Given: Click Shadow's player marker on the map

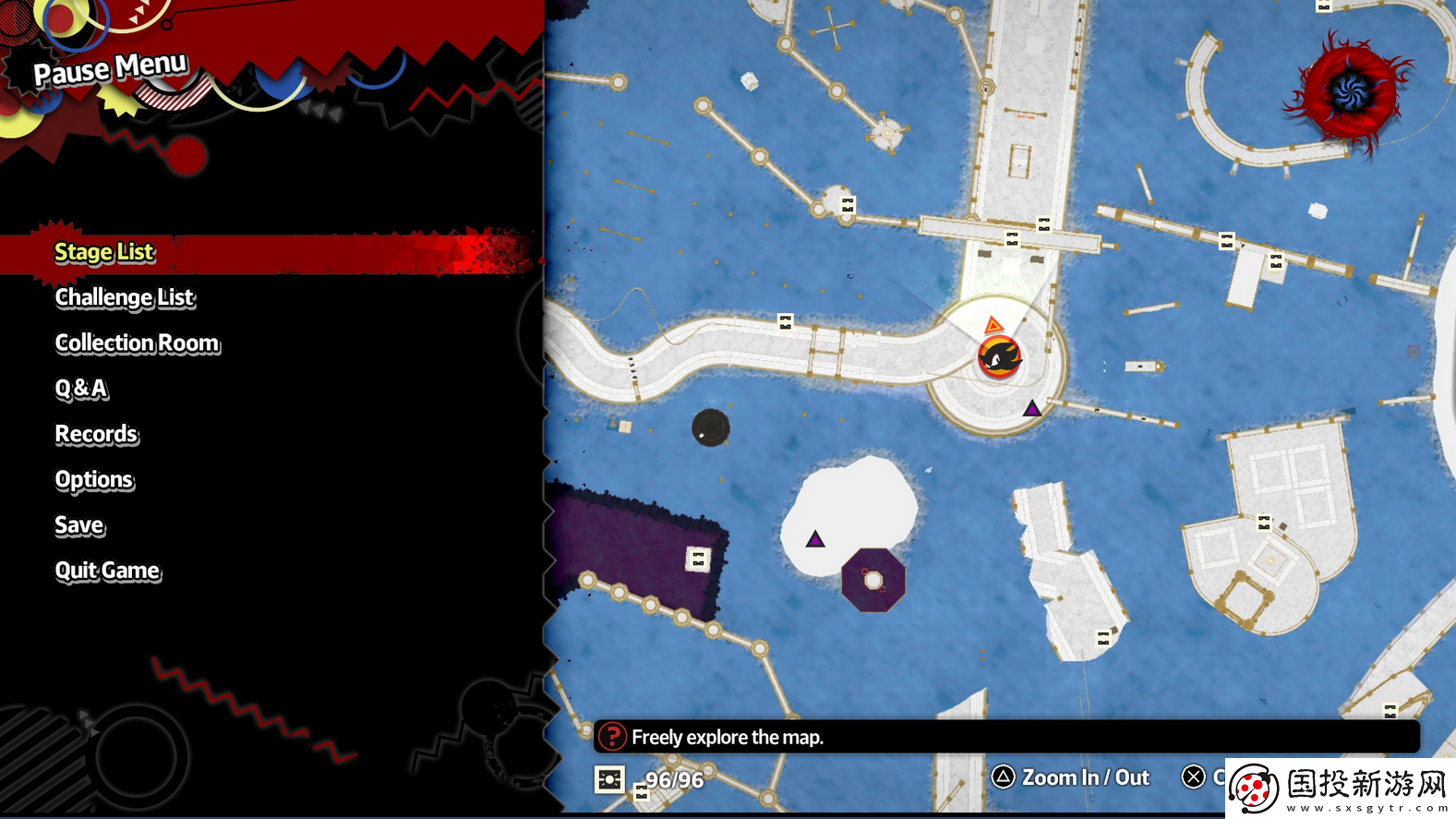Looking at the screenshot, I should pyautogui.click(x=999, y=356).
